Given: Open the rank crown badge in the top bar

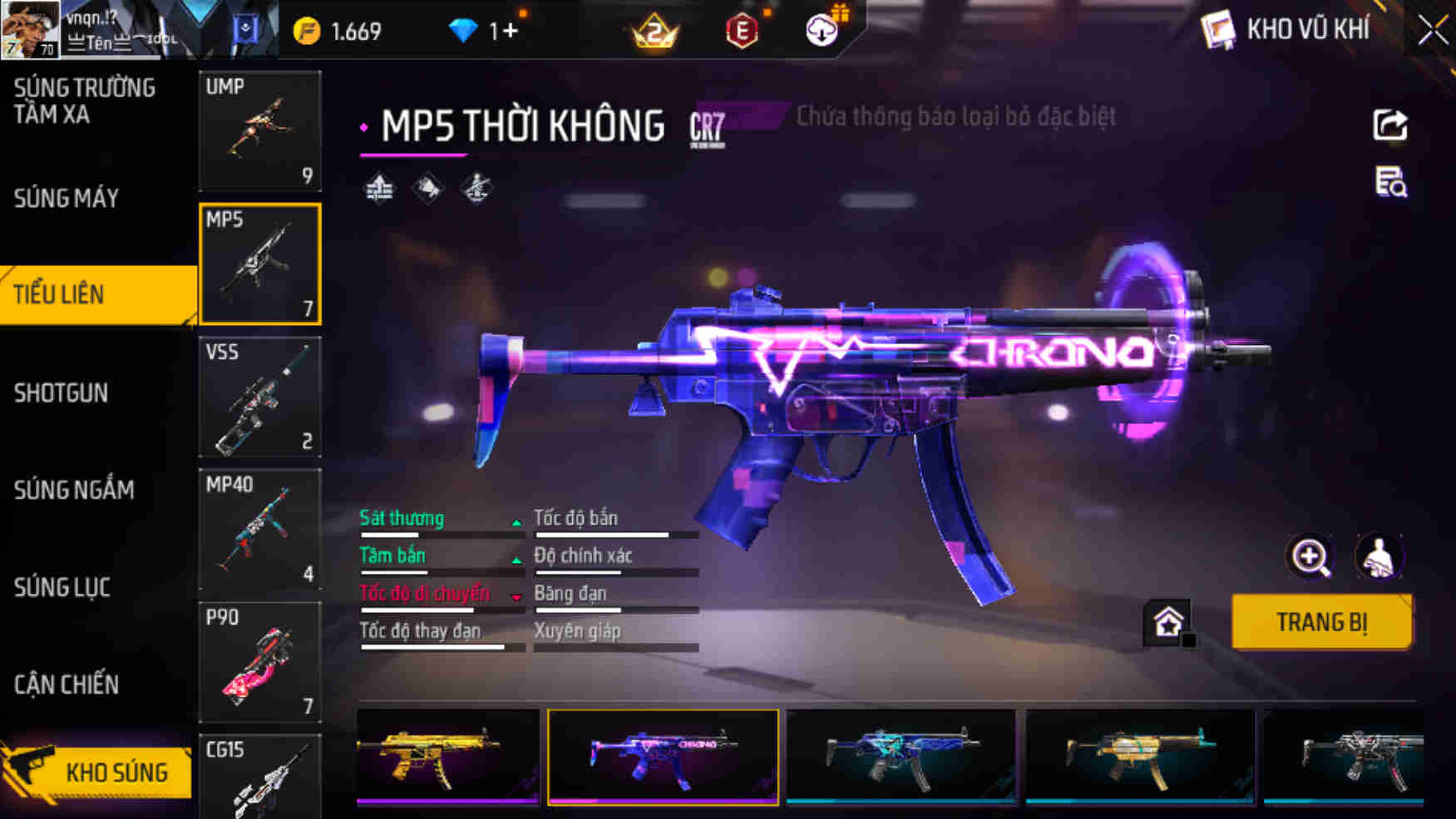Looking at the screenshot, I should coord(653,31).
